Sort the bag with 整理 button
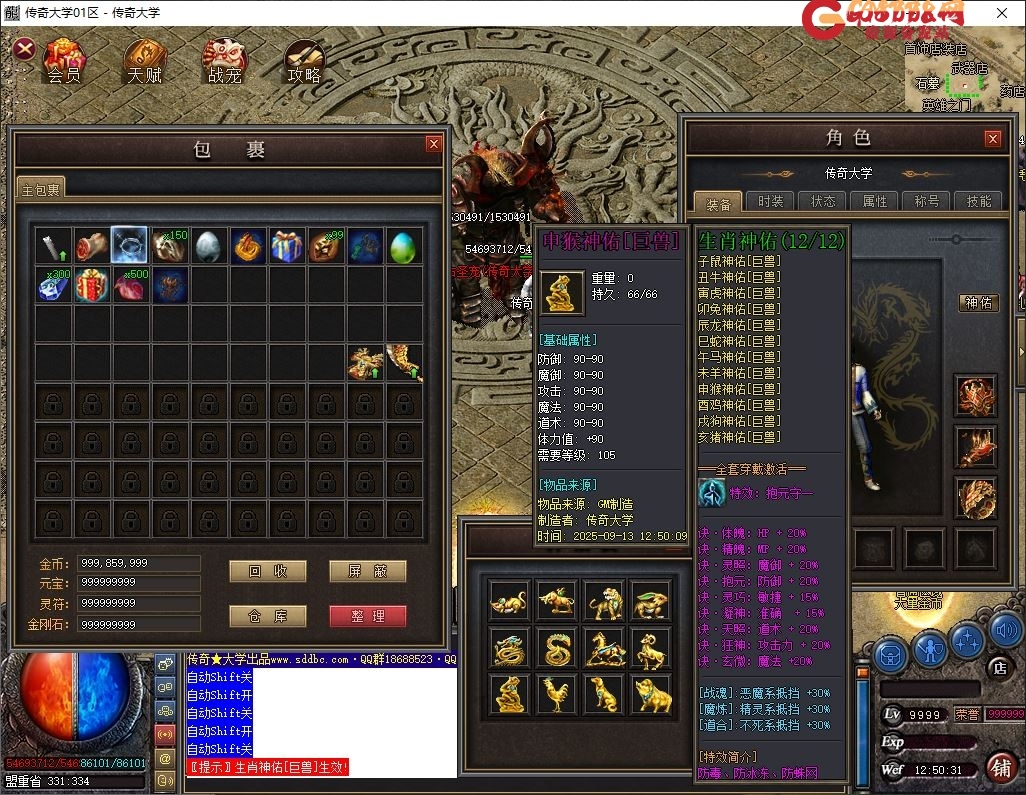Image resolution: width=1026 pixels, height=795 pixels. [x=367, y=616]
